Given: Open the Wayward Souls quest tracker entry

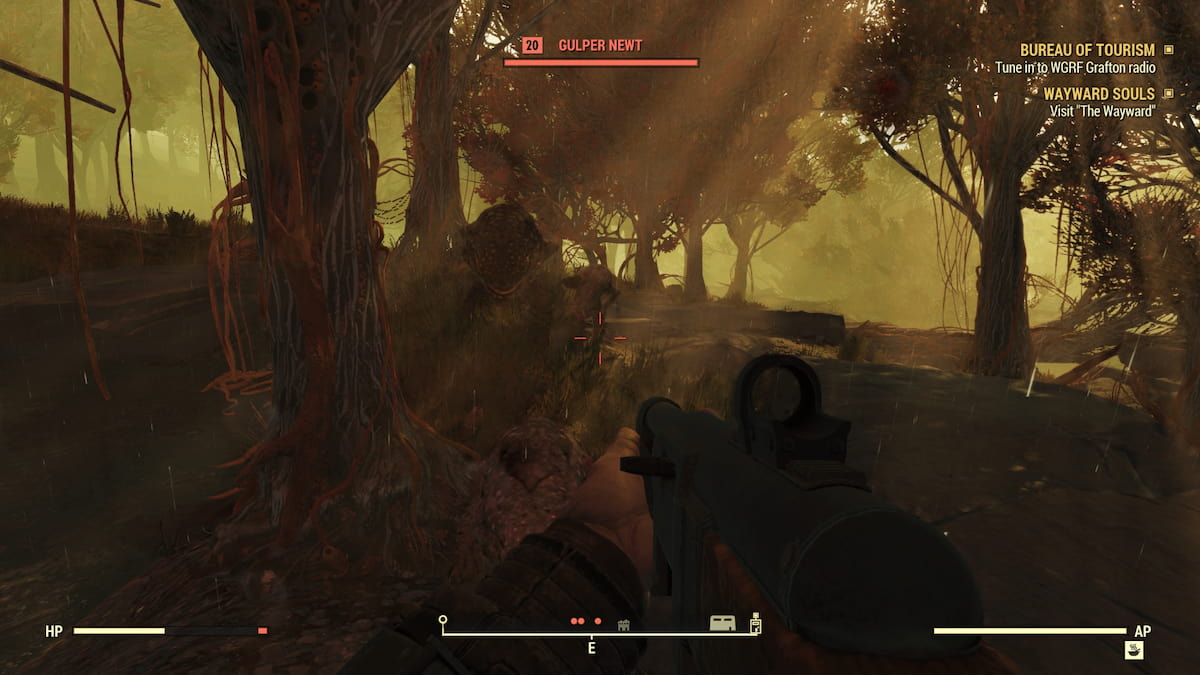Looking at the screenshot, I should pos(1099,94).
